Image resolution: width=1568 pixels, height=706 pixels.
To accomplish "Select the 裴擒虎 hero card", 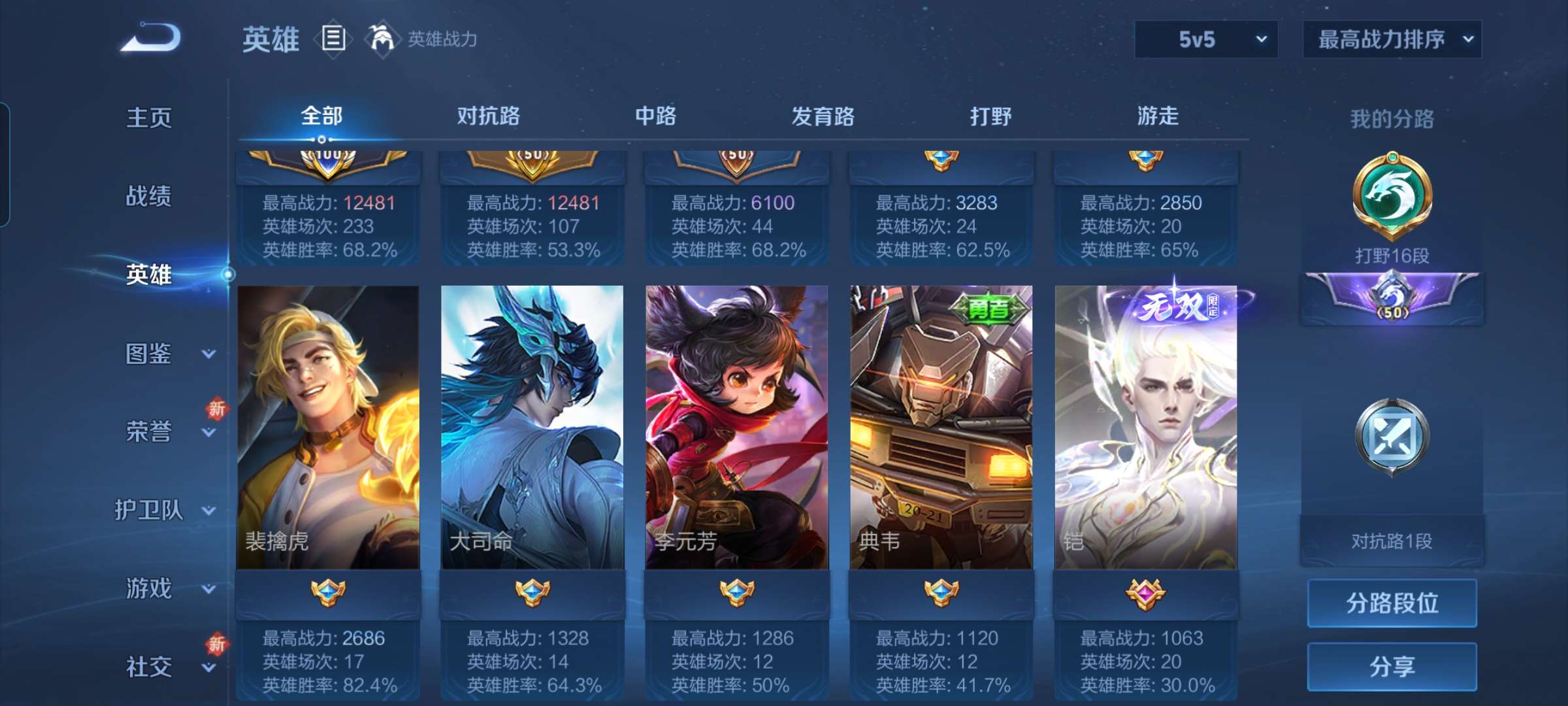I will point(328,428).
